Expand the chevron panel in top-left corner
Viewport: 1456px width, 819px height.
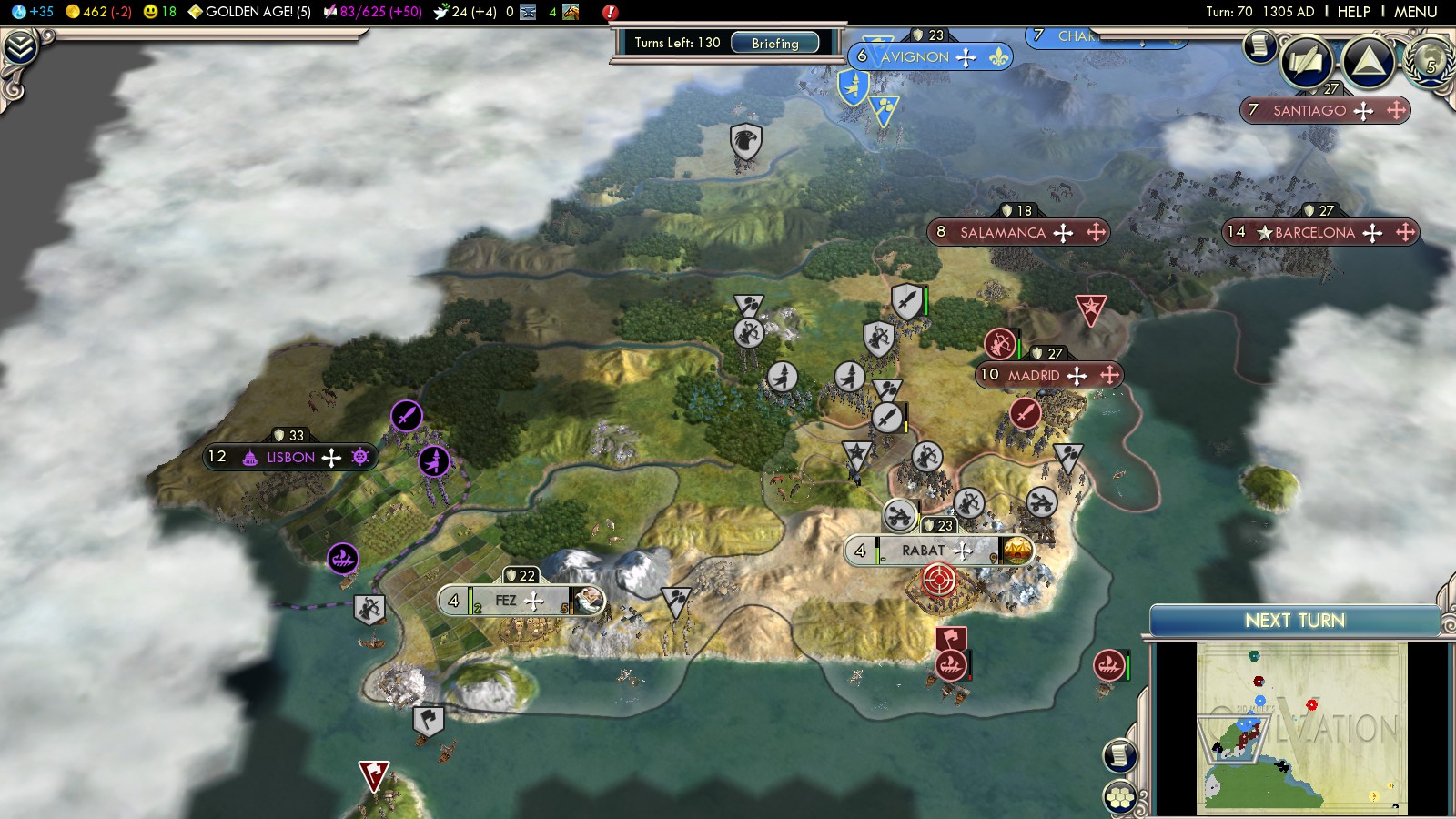coord(20,47)
